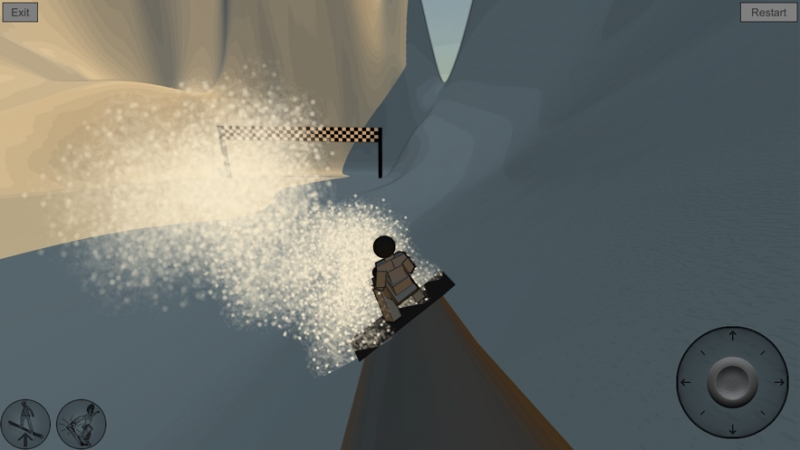
Task: Activate the snowboarder grab trick icon
Action: [x=82, y=424]
